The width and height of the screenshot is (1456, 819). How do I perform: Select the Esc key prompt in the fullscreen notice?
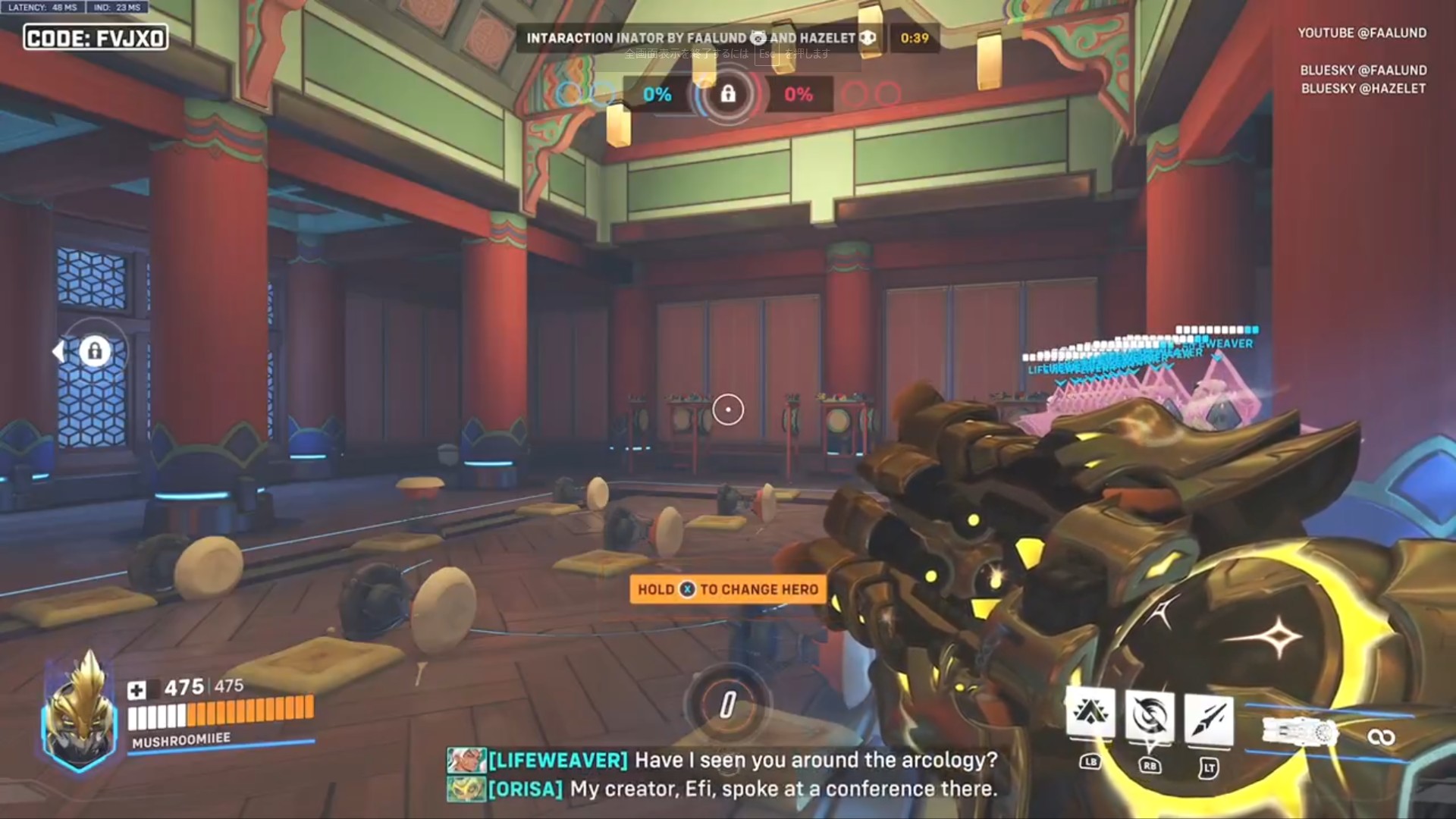click(x=767, y=56)
